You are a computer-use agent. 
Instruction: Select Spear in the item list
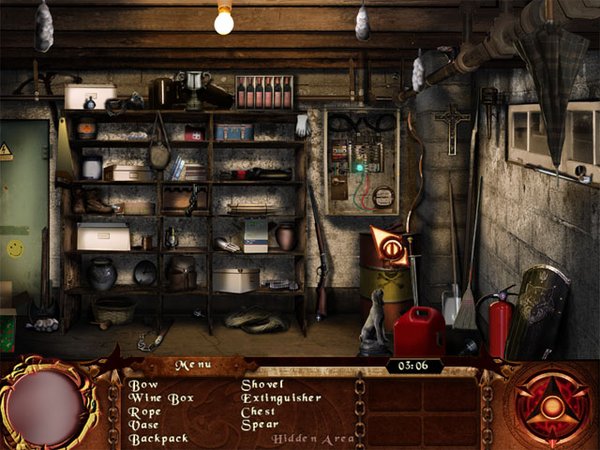pos(259,425)
